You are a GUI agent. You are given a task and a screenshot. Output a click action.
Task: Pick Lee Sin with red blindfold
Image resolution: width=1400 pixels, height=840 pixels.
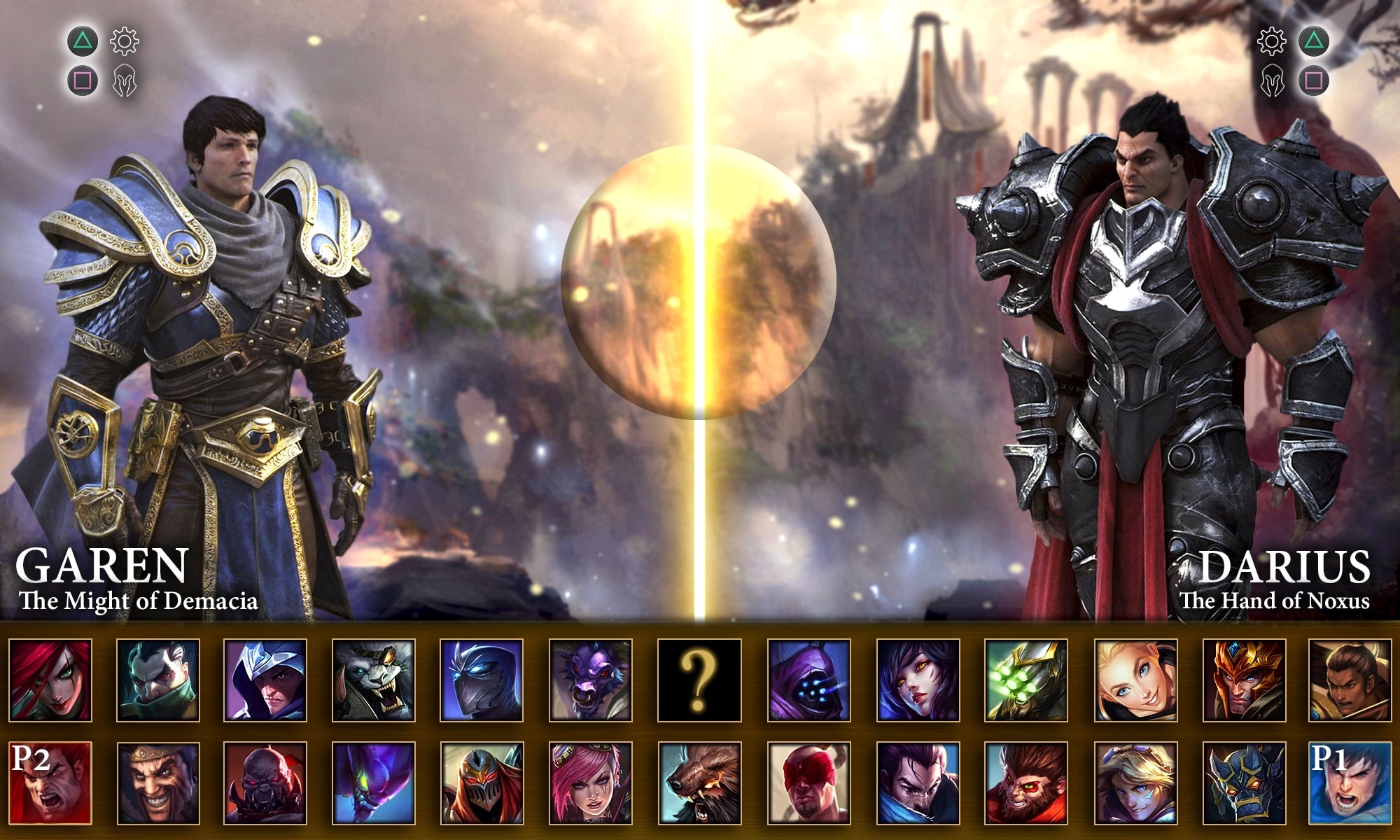pos(809,783)
